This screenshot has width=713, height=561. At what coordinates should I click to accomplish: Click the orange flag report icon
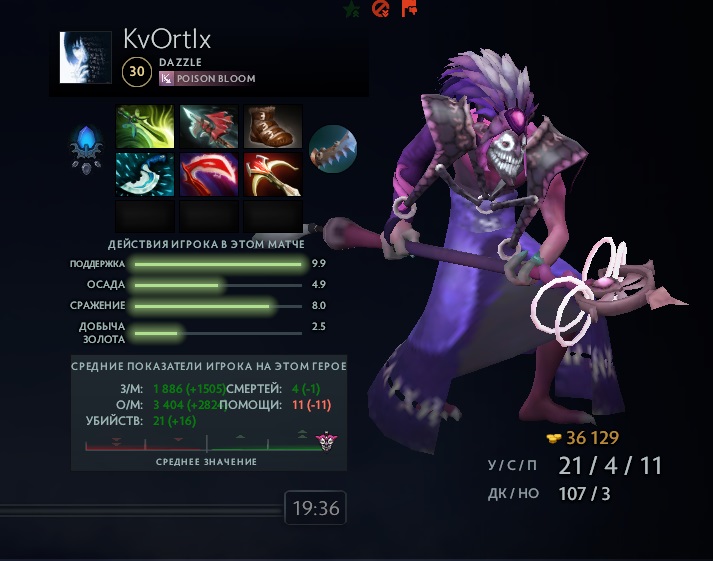409,9
